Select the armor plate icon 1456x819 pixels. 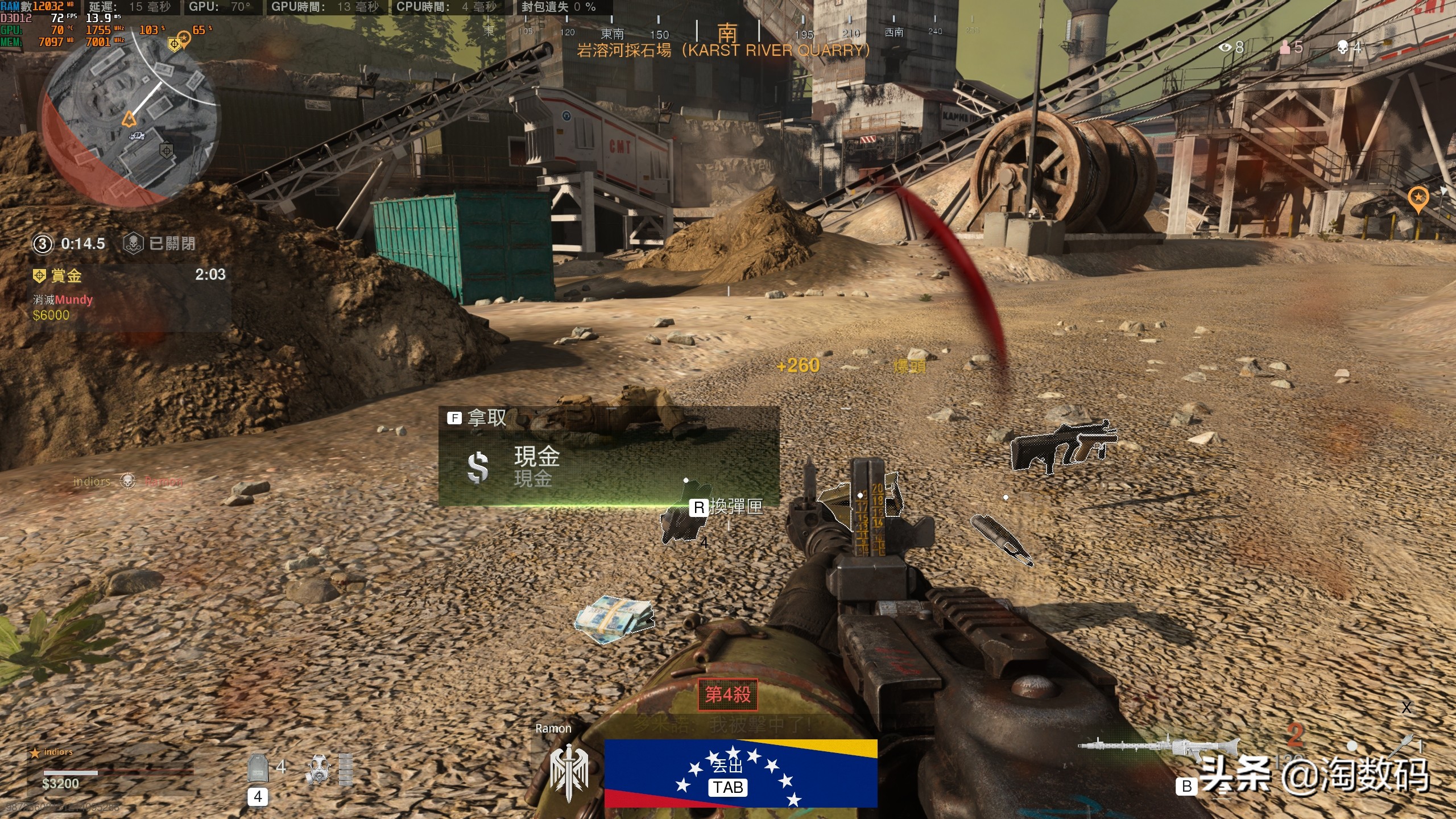[258, 768]
